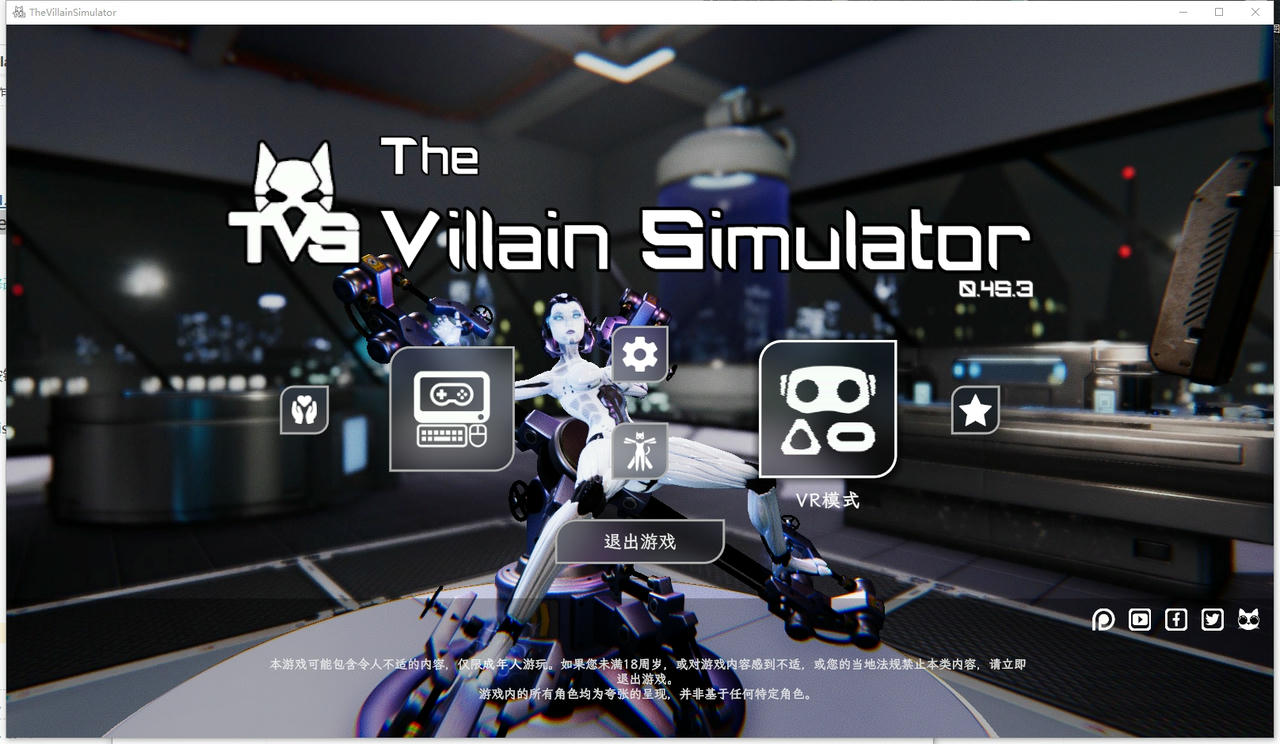The image size is (1280, 744).
Task: Open the YouTube channel icon
Action: coord(1139,619)
